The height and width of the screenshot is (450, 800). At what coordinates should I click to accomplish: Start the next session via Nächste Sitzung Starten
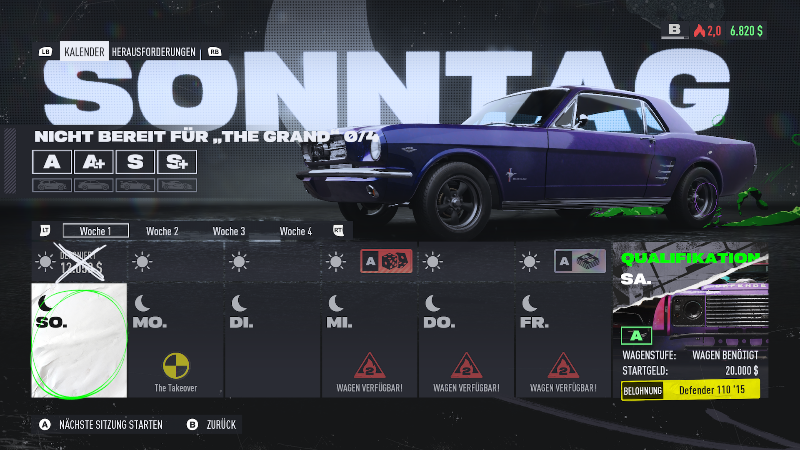[x=100, y=424]
